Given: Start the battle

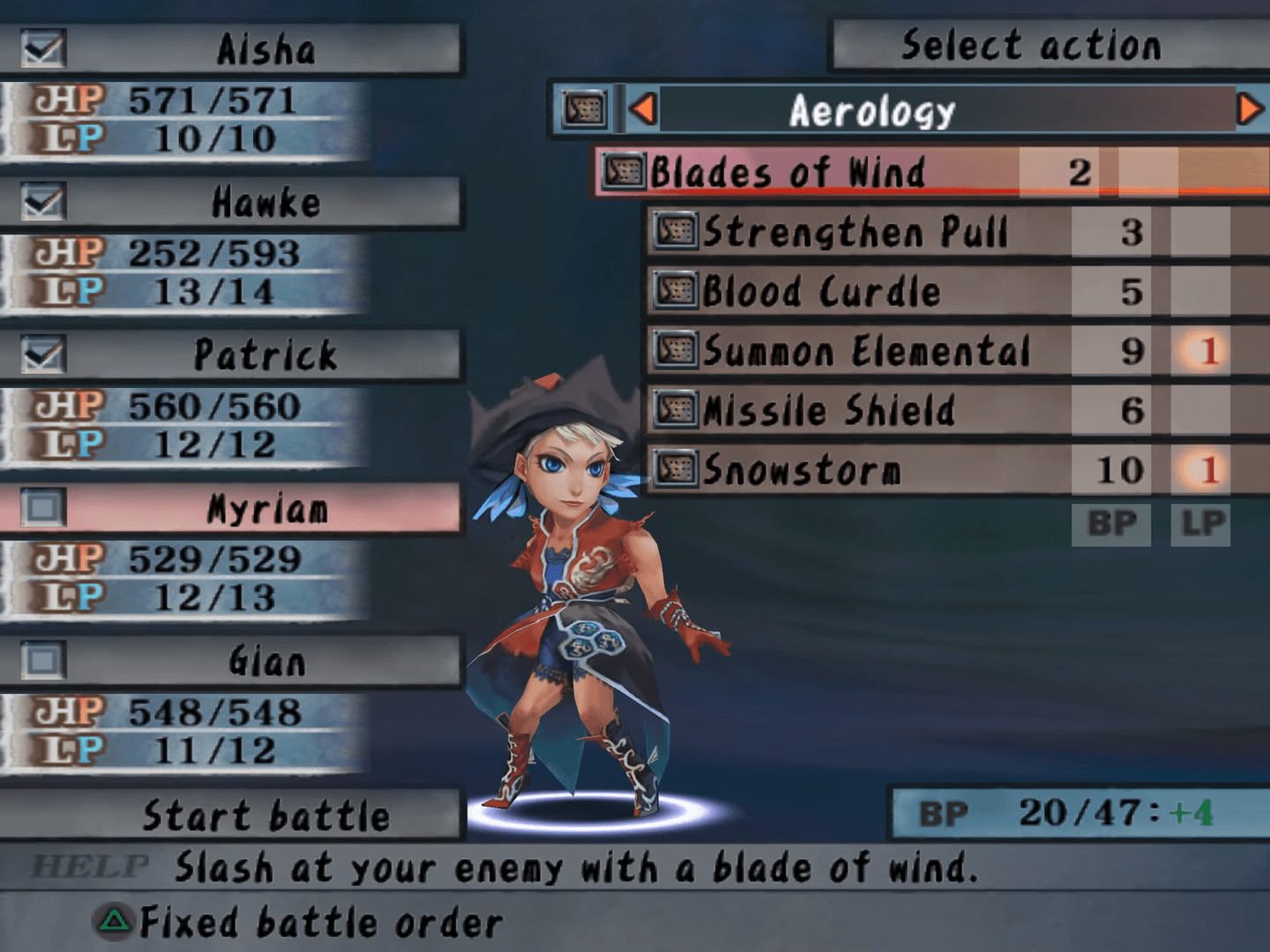Looking at the screenshot, I should 265,815.
